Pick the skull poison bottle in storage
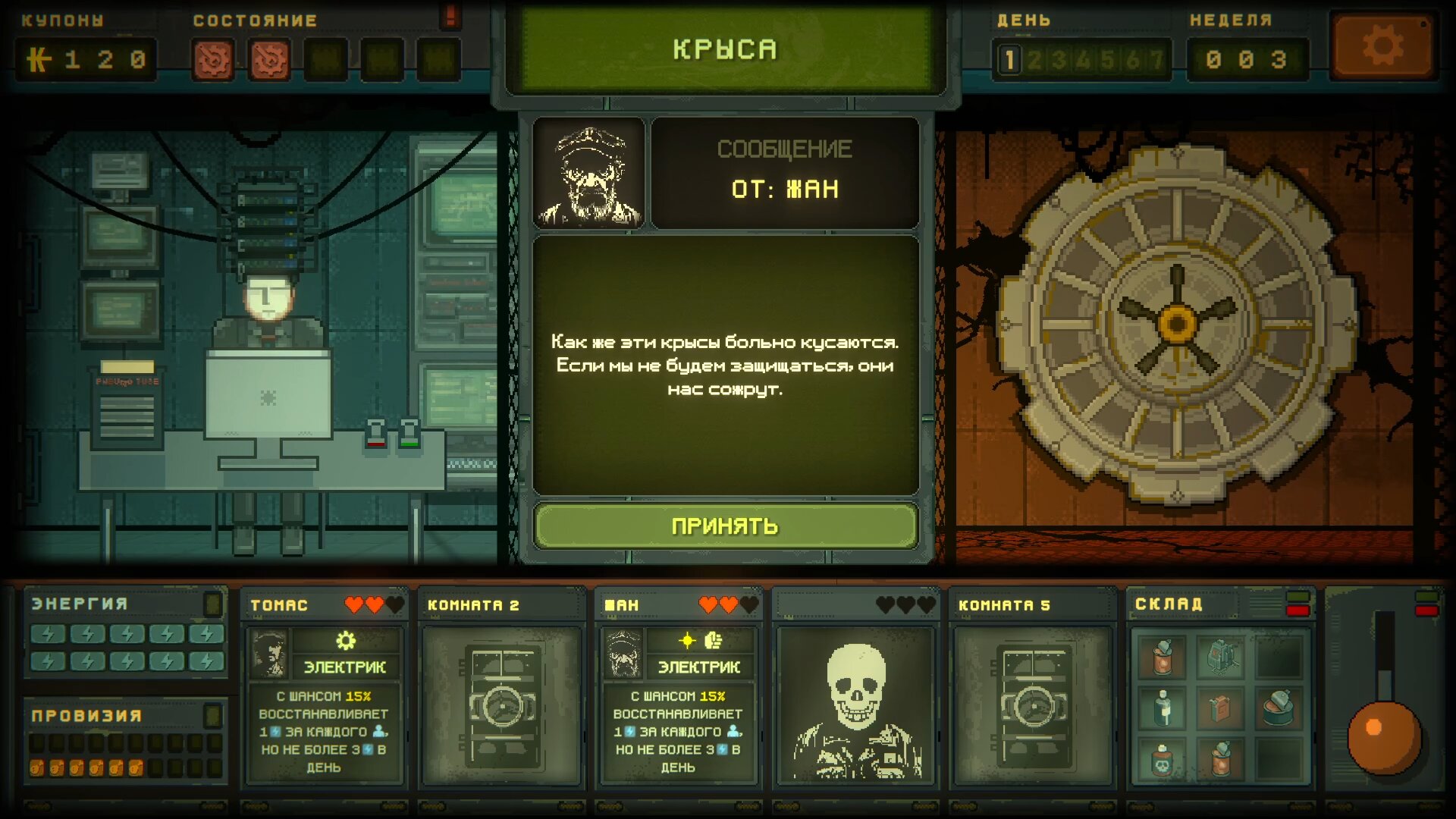The image size is (1456, 819). [x=1162, y=760]
